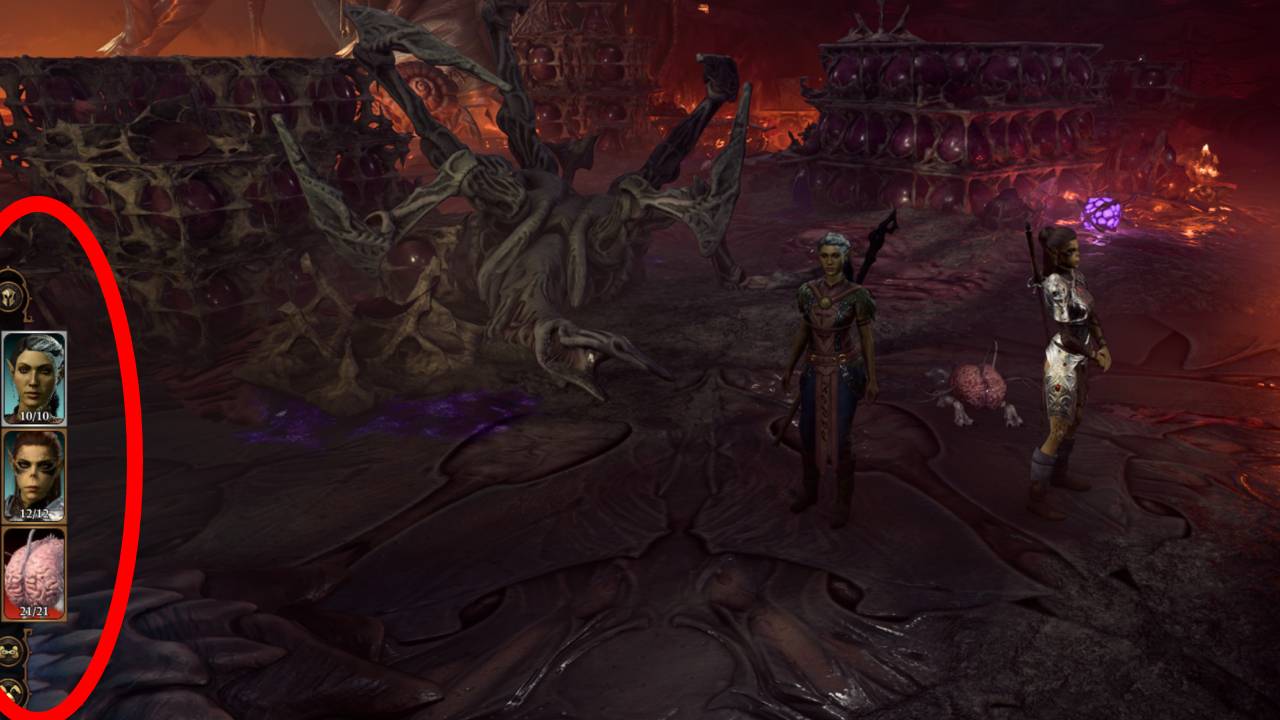
Task: Toggle the chain-link group button below portraits
Action: point(13,650)
